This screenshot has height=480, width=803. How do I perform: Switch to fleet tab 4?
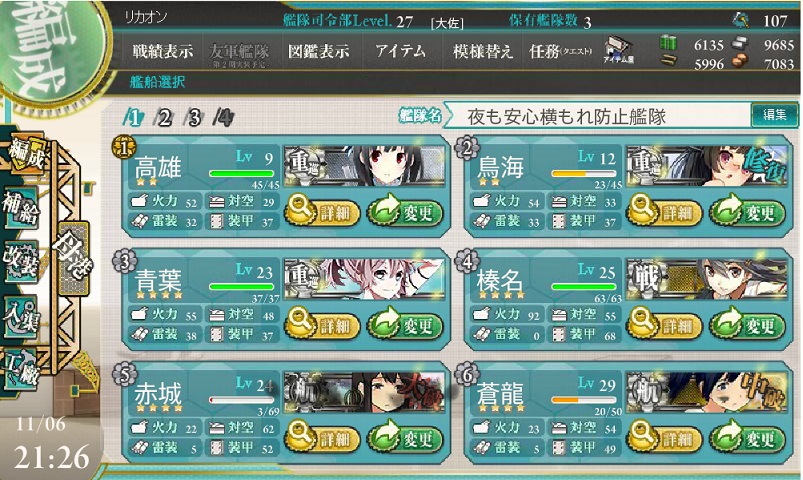(225, 118)
